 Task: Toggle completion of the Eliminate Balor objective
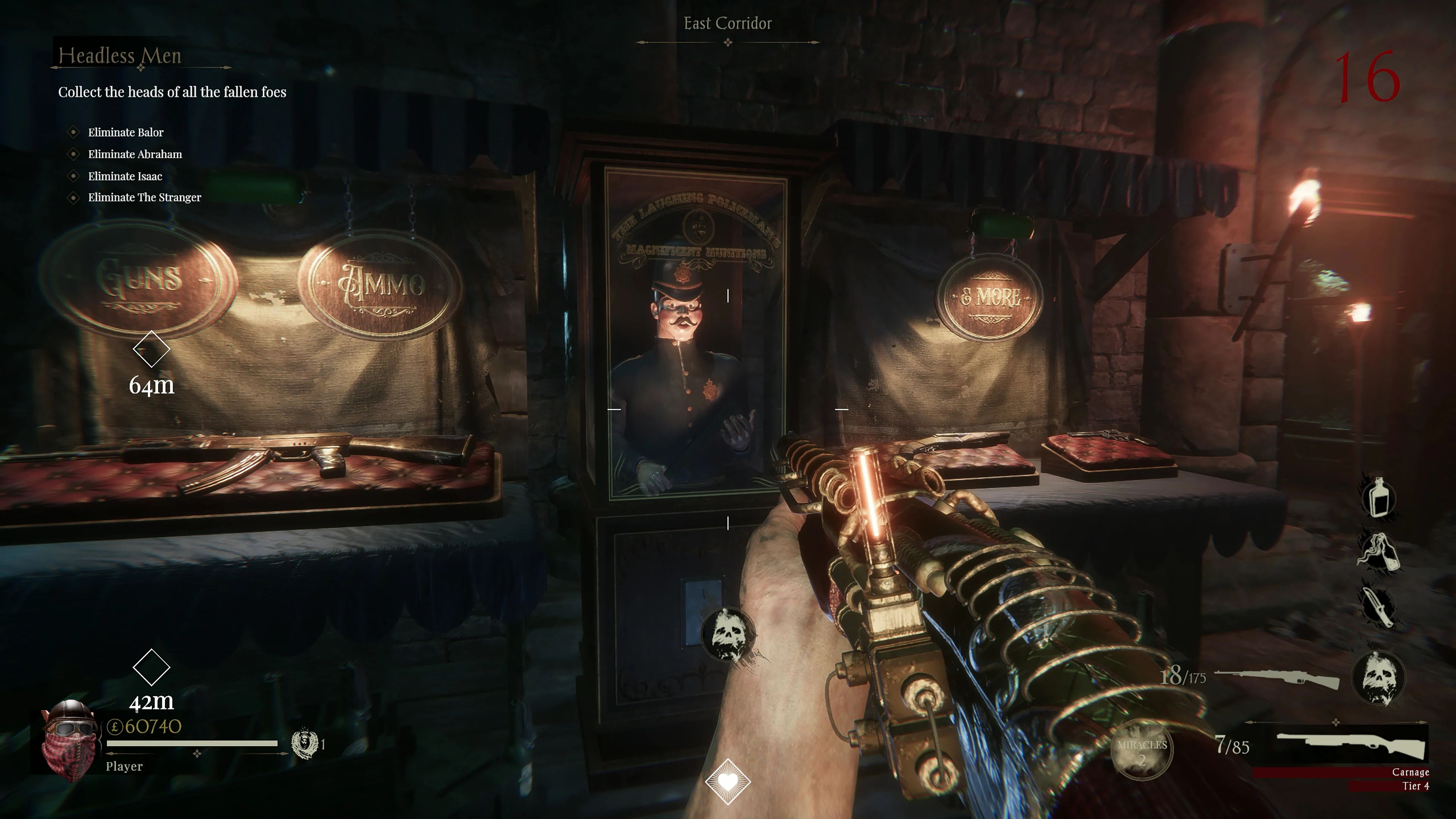[x=74, y=132]
